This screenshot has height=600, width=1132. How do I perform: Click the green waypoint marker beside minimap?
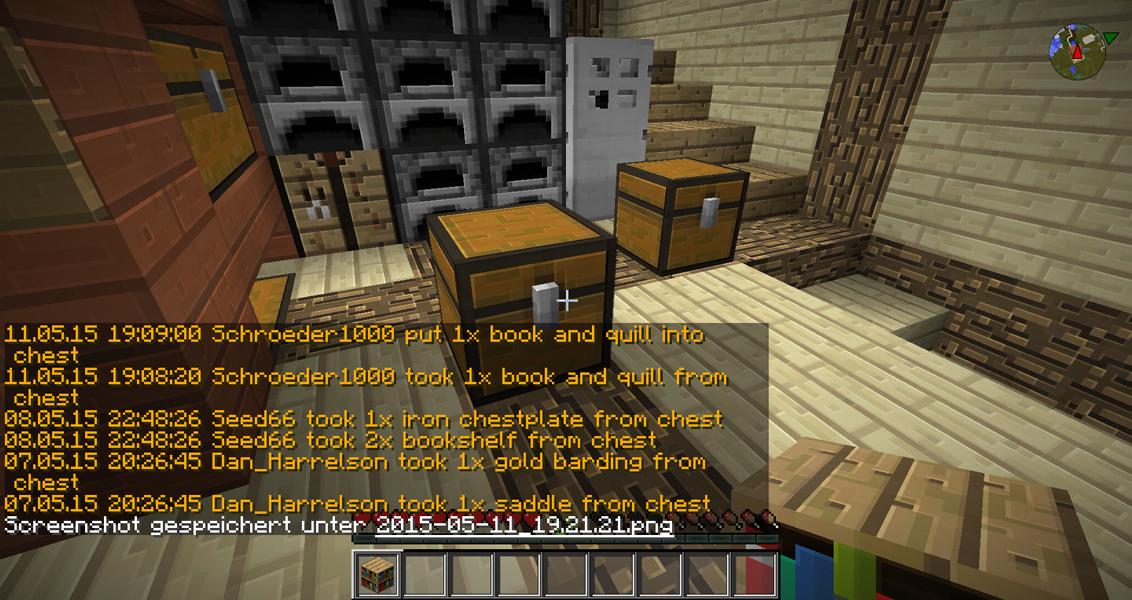1110,39
